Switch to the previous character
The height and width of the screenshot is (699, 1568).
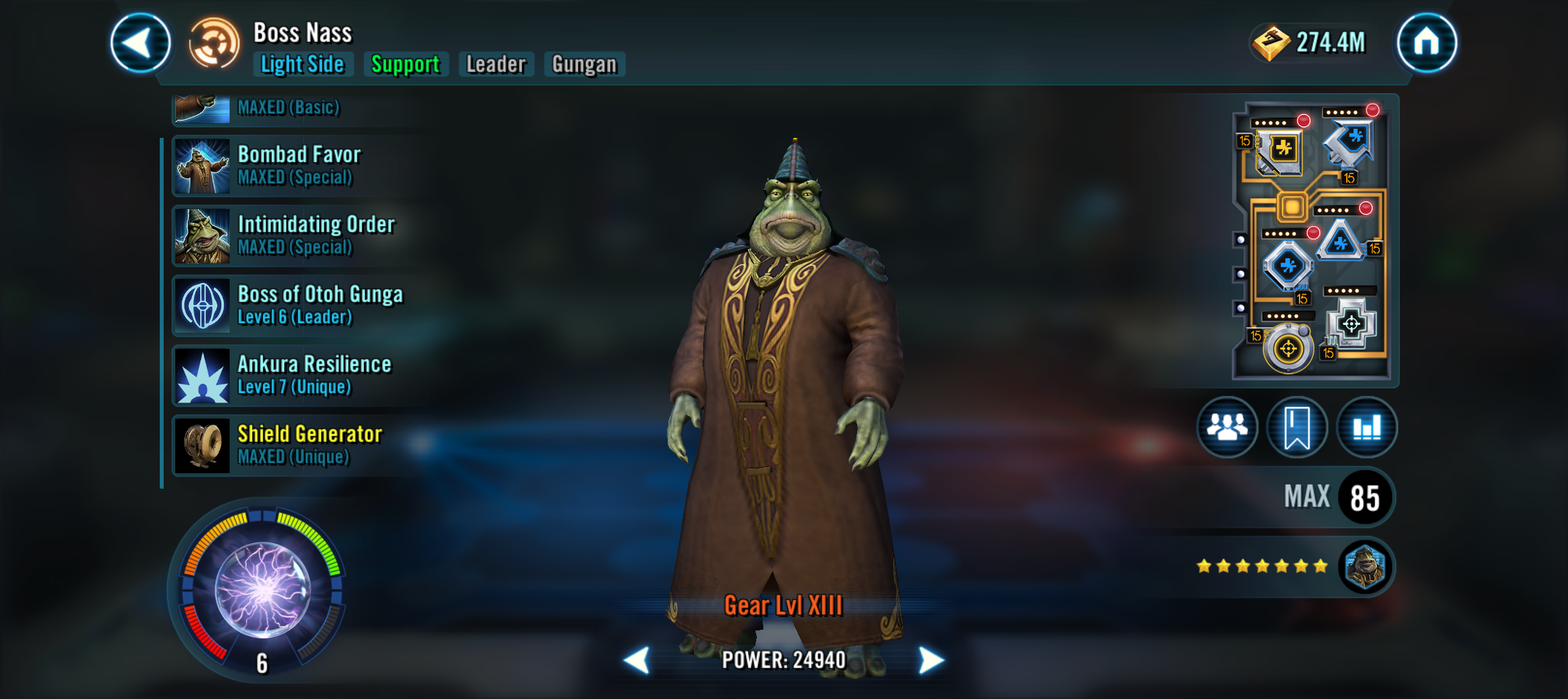click(637, 660)
